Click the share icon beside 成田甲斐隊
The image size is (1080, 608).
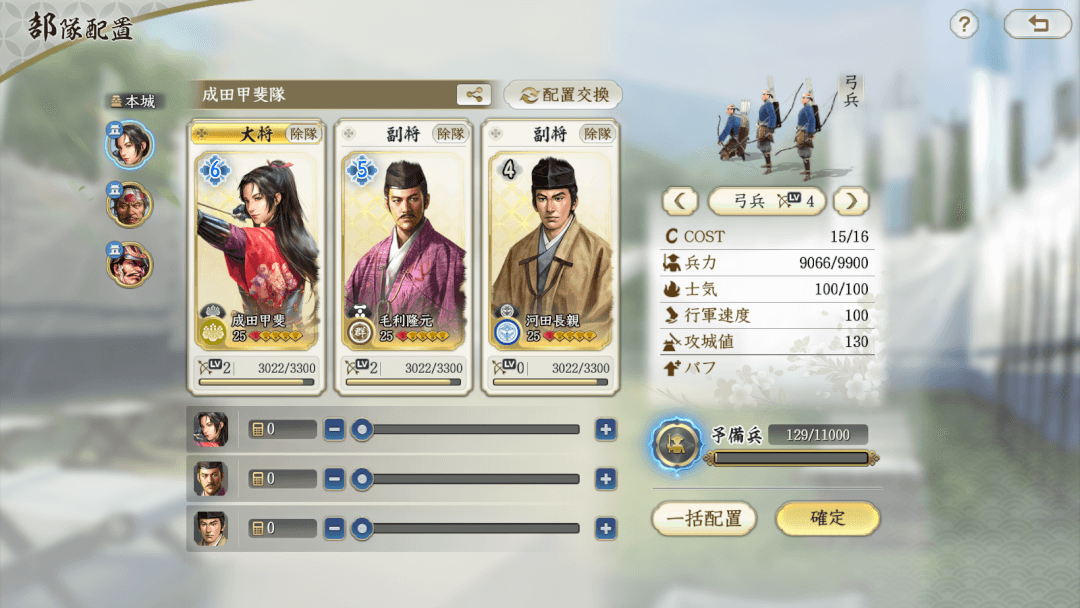473,95
